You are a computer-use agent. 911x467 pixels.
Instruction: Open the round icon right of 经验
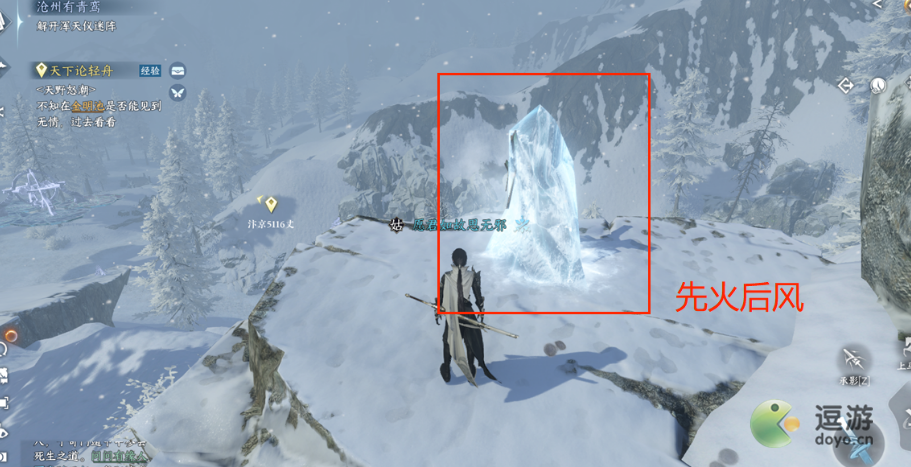coord(177,70)
